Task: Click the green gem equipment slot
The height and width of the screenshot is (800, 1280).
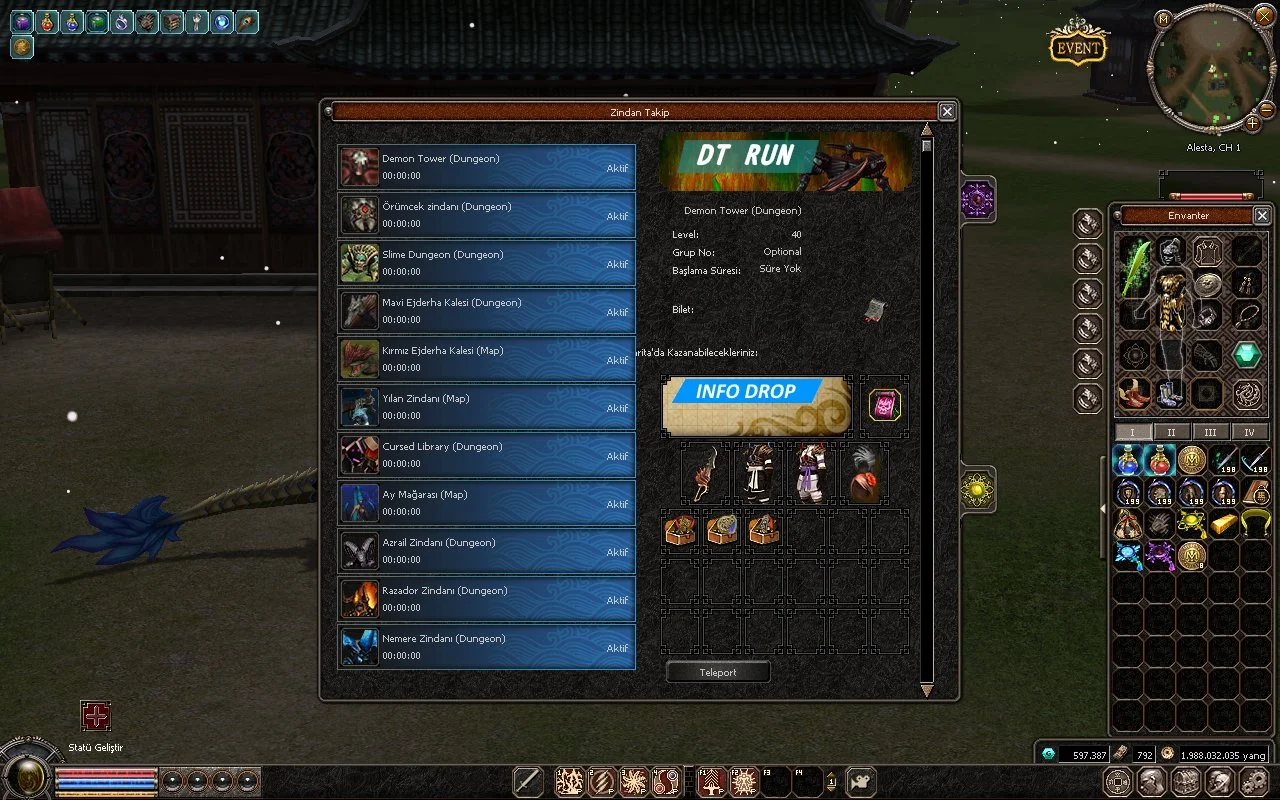Action: pyautogui.click(x=1246, y=354)
